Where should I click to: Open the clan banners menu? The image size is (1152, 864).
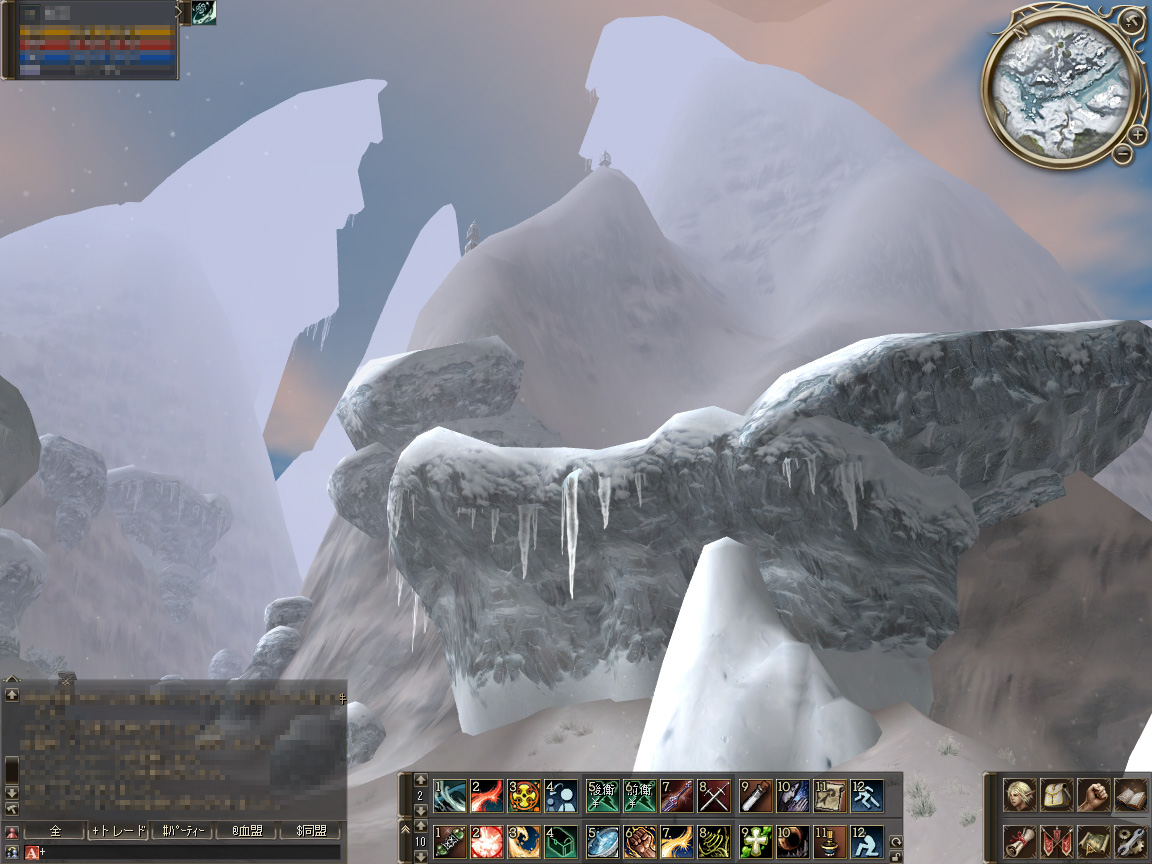pyautogui.click(x=1056, y=840)
